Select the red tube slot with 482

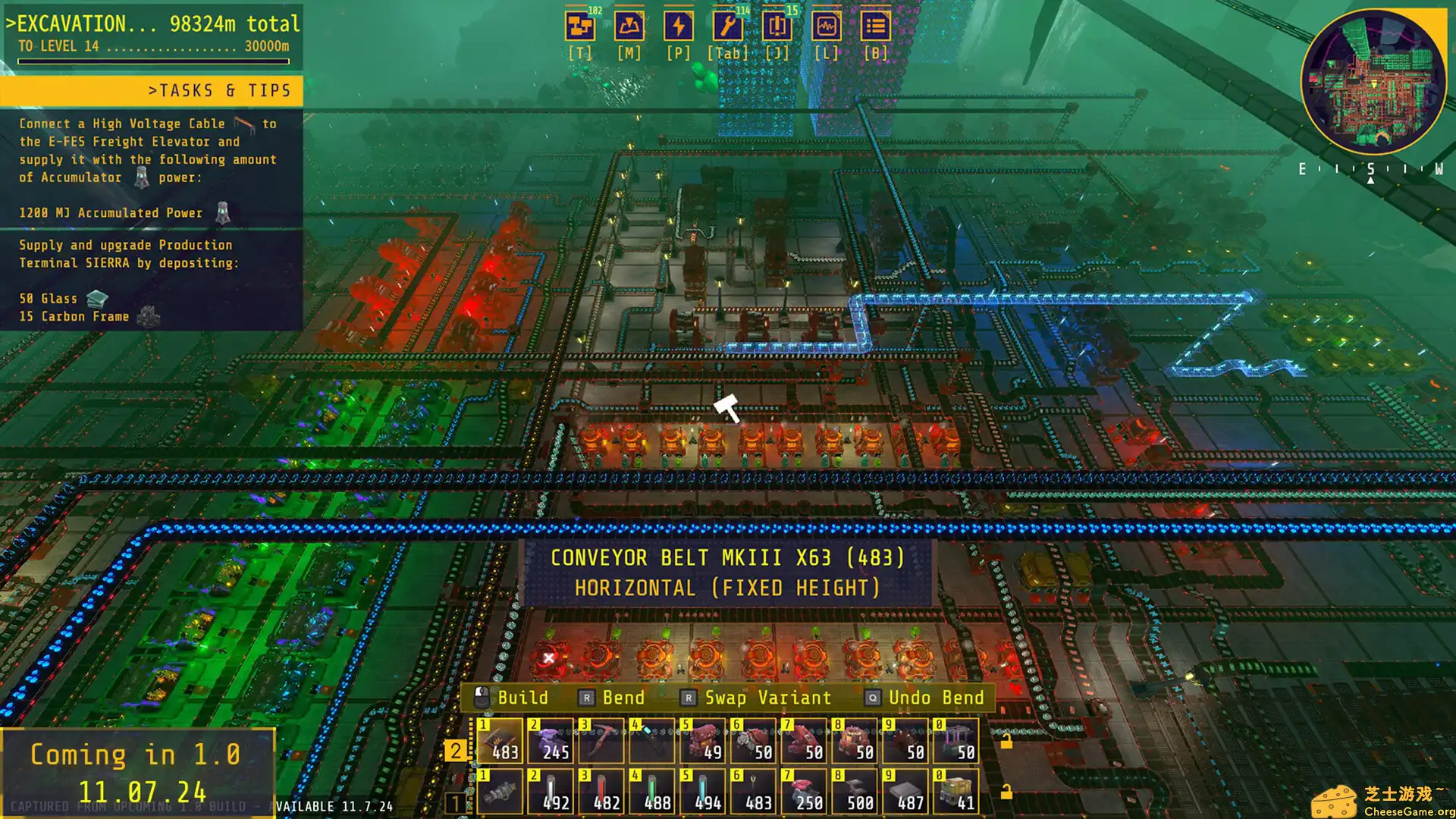coord(601,792)
